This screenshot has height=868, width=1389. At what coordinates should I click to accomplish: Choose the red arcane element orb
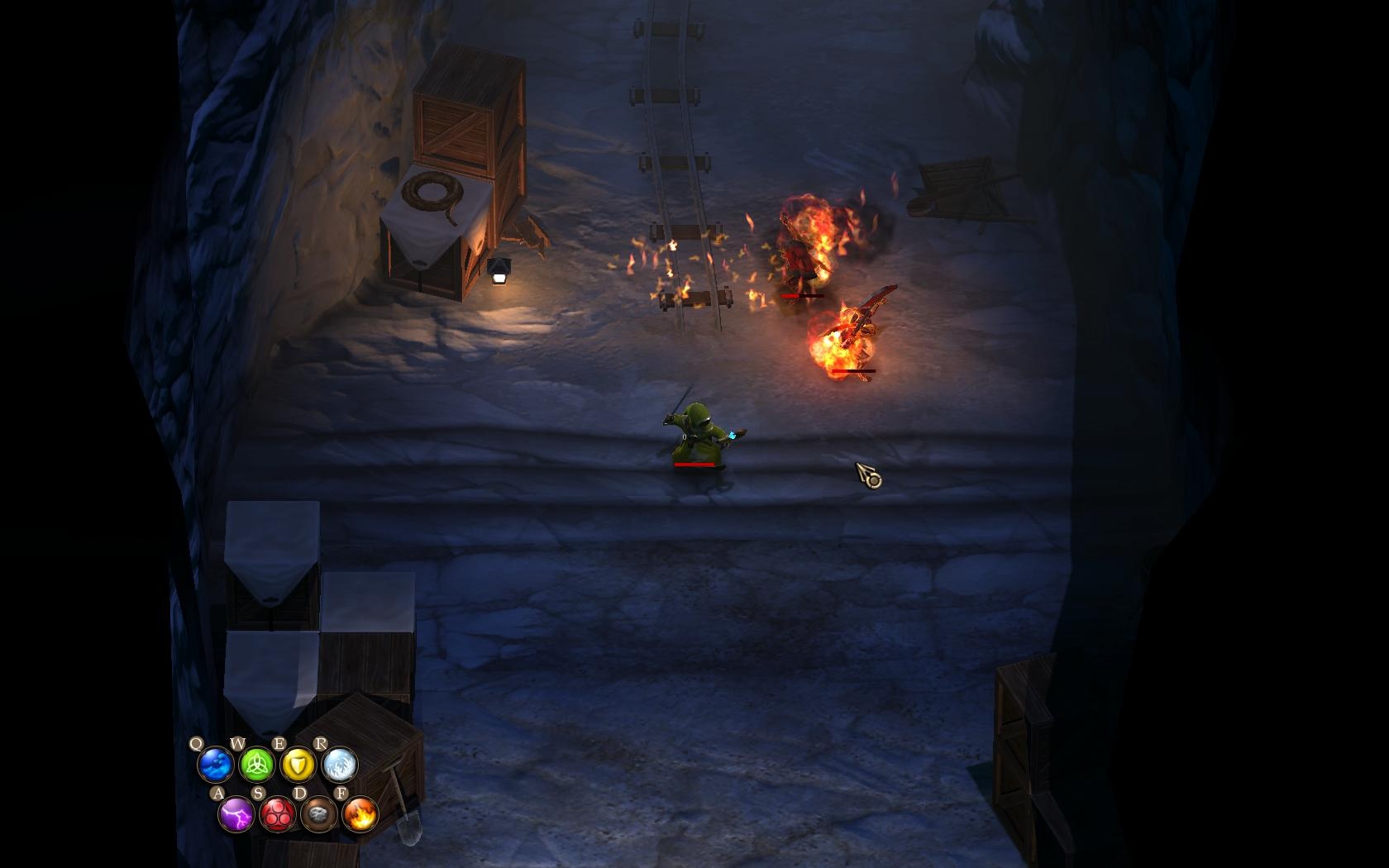278,815
